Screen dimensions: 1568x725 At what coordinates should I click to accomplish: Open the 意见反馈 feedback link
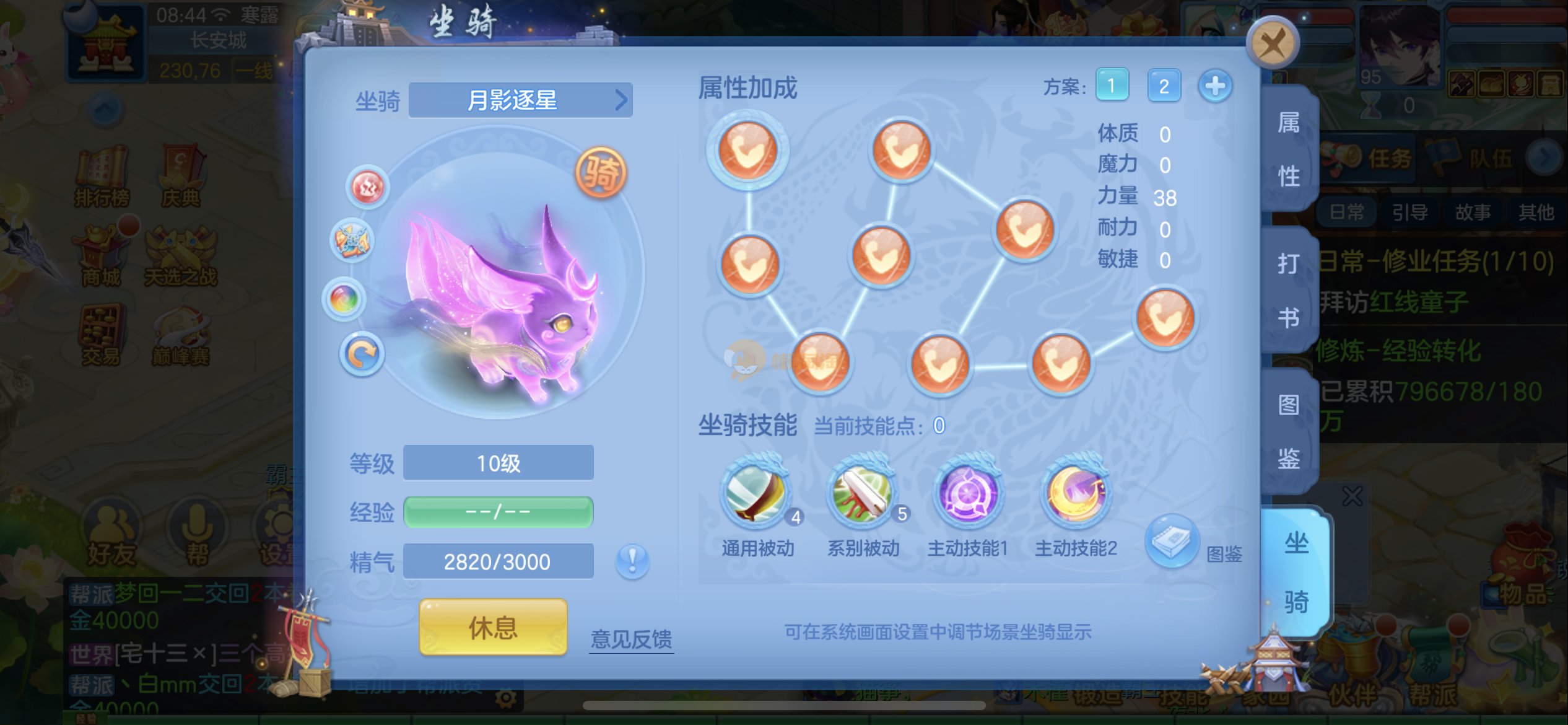(631, 639)
